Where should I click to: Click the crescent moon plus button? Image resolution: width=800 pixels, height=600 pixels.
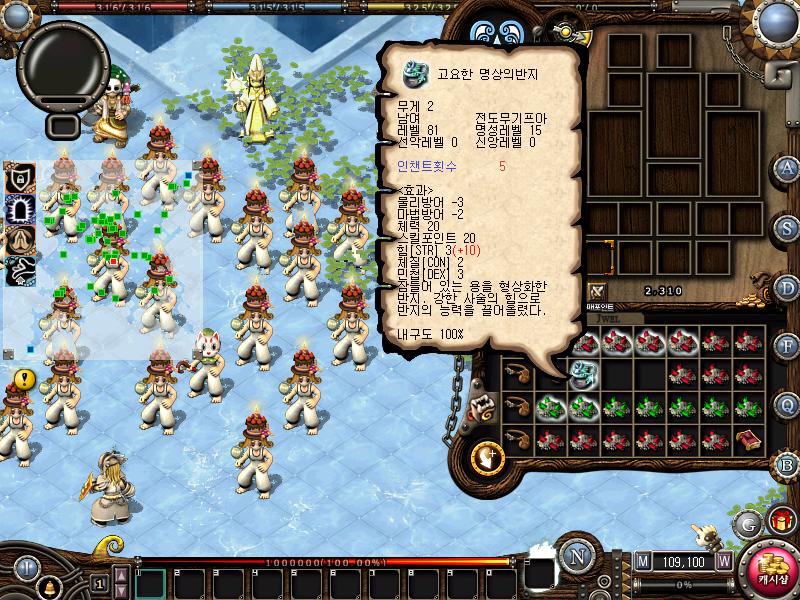(x=489, y=458)
